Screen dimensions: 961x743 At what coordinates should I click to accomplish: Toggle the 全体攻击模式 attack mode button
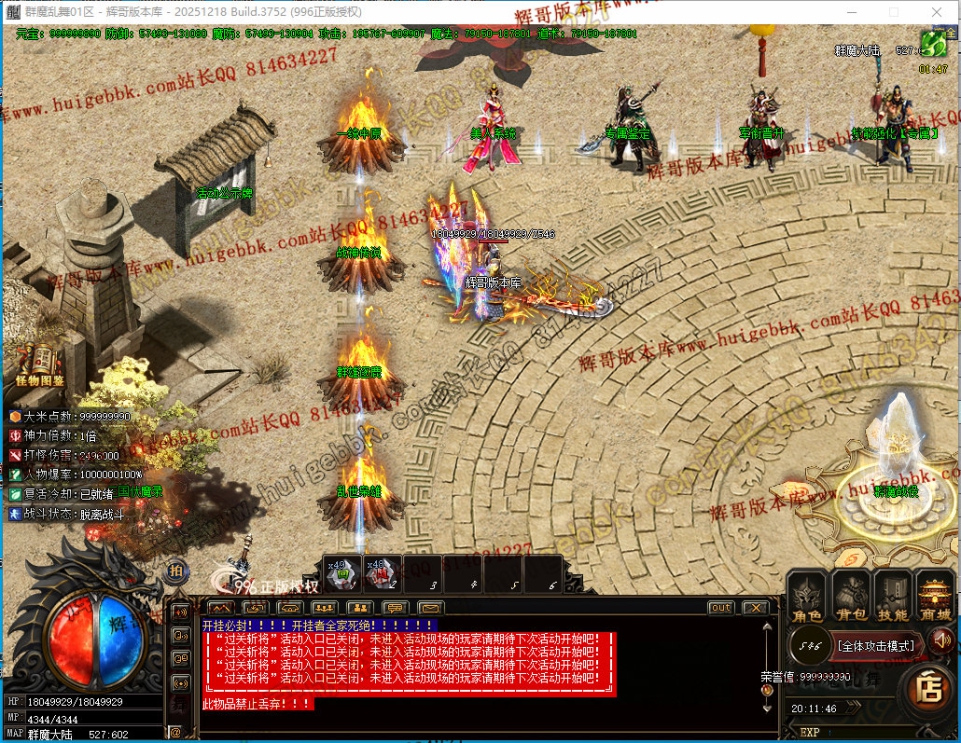[x=876, y=646]
